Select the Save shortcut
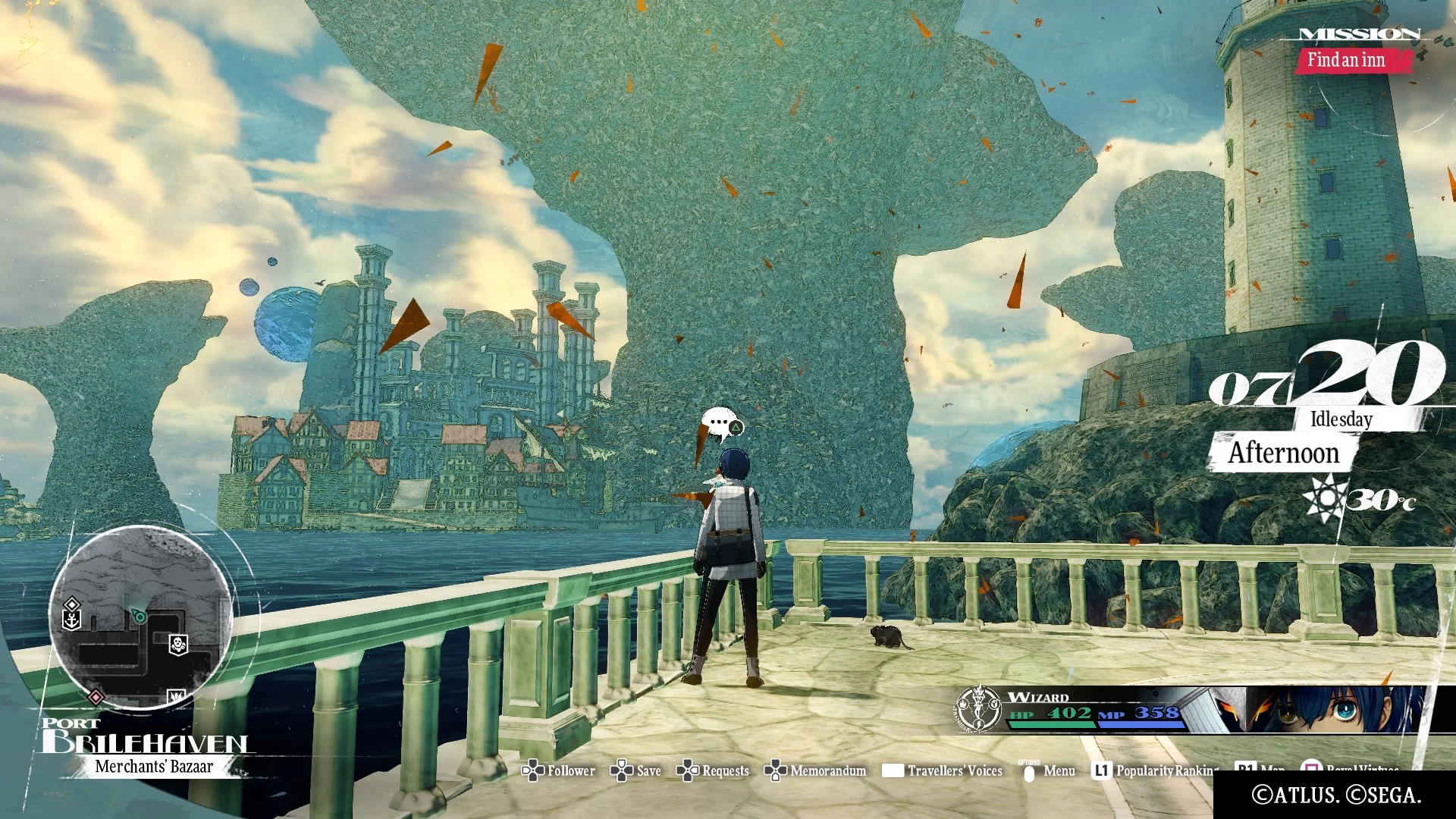1456x819 pixels. (x=635, y=771)
